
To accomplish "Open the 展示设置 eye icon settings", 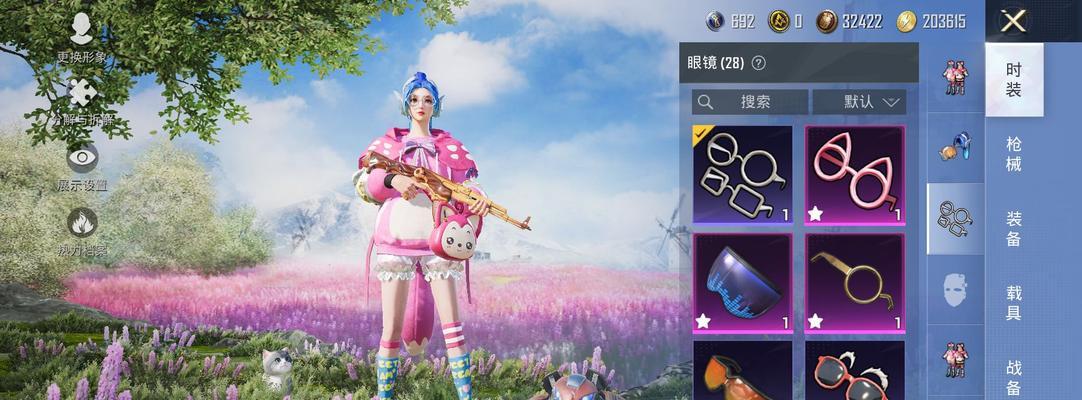I will tap(82, 165).
